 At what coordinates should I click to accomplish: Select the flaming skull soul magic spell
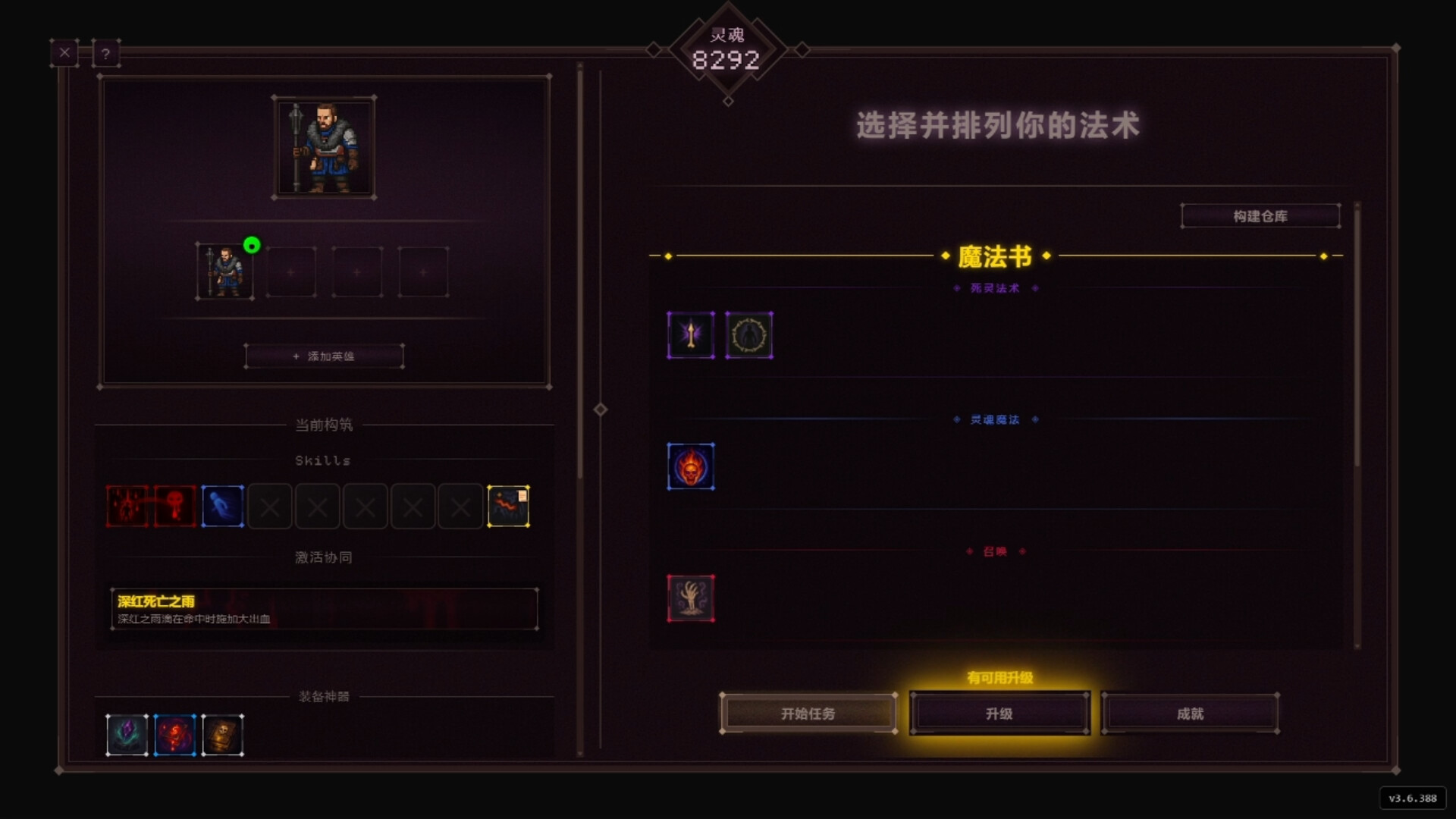pos(691,466)
